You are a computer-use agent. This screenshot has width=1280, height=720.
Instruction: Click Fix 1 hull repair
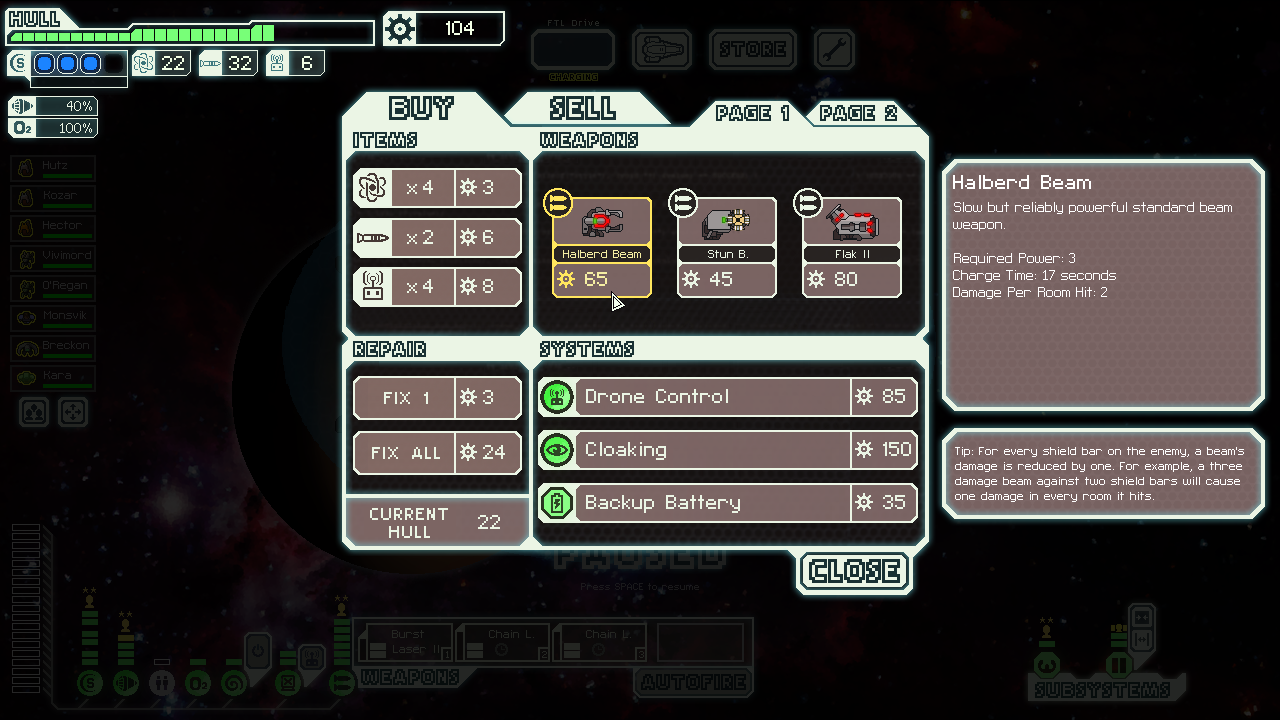pos(437,398)
